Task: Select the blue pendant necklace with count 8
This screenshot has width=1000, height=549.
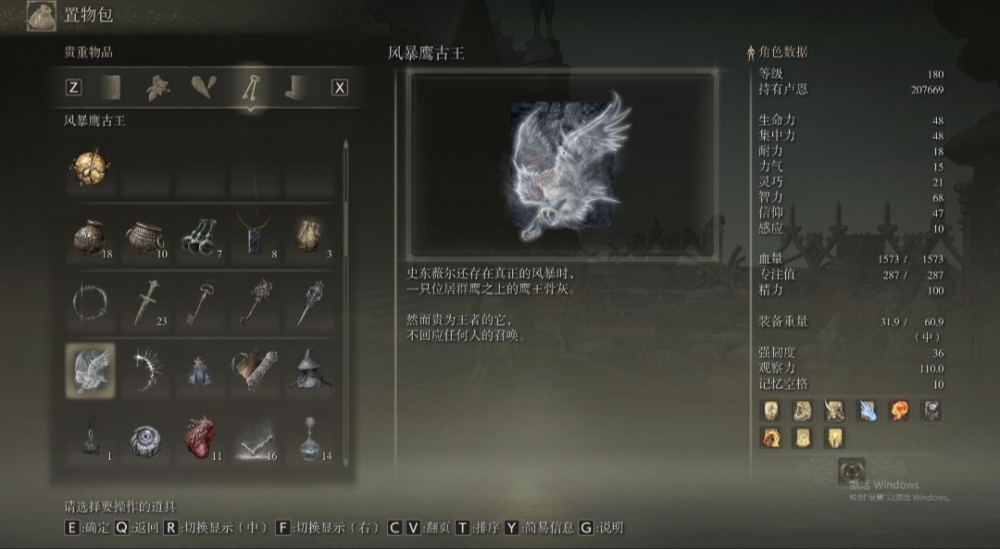Action: 252,236
